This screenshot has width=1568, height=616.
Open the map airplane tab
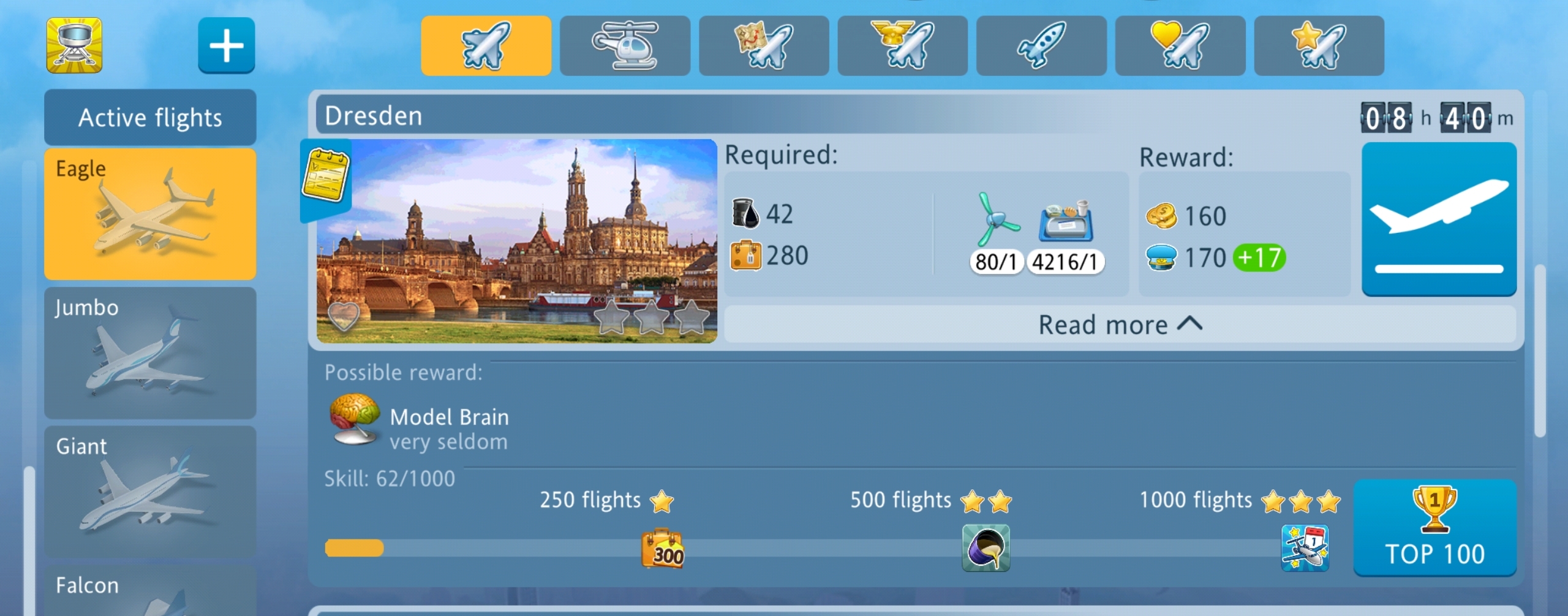point(764,46)
